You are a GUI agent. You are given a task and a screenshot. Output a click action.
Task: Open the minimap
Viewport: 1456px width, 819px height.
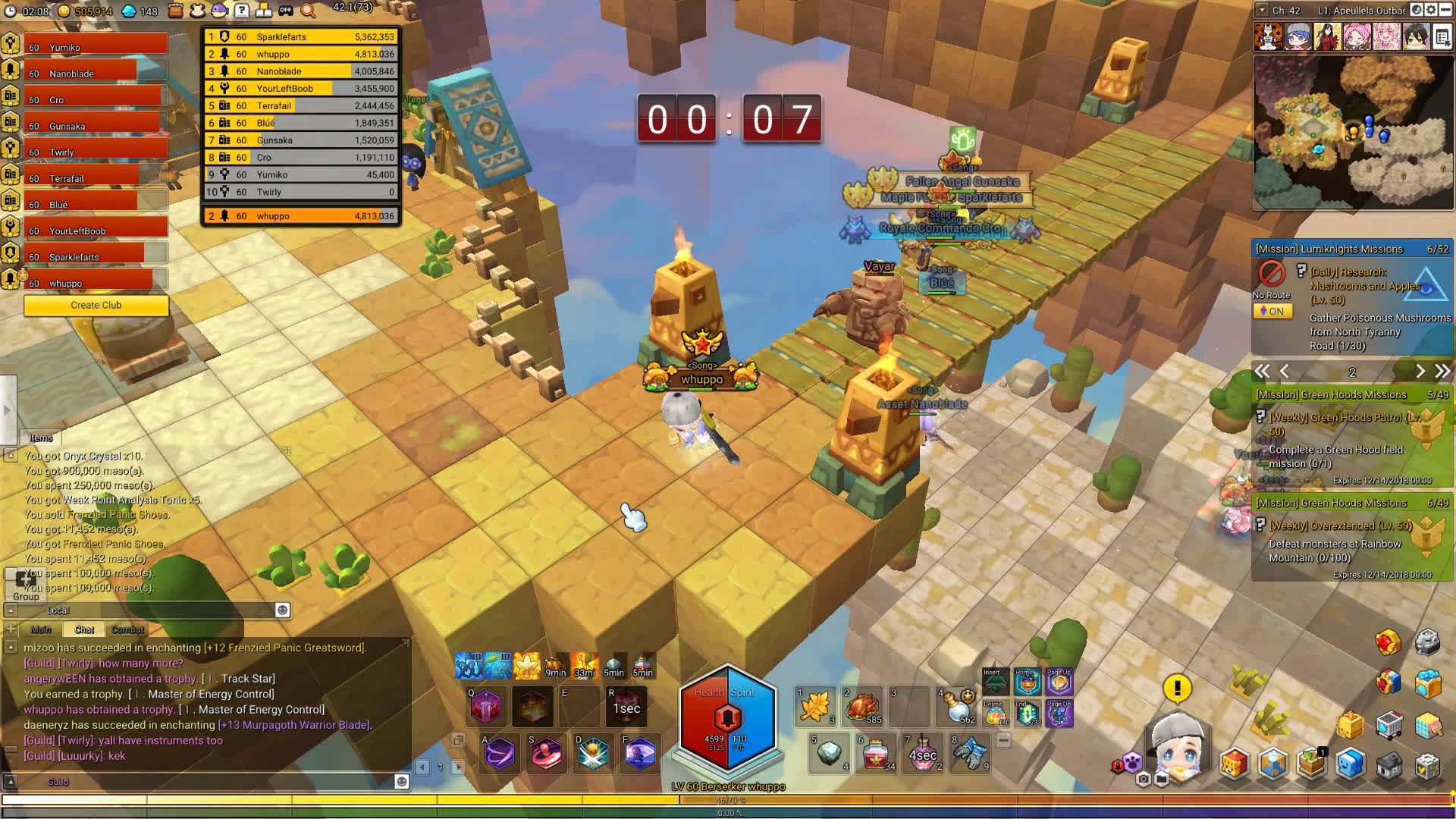tap(1352, 132)
